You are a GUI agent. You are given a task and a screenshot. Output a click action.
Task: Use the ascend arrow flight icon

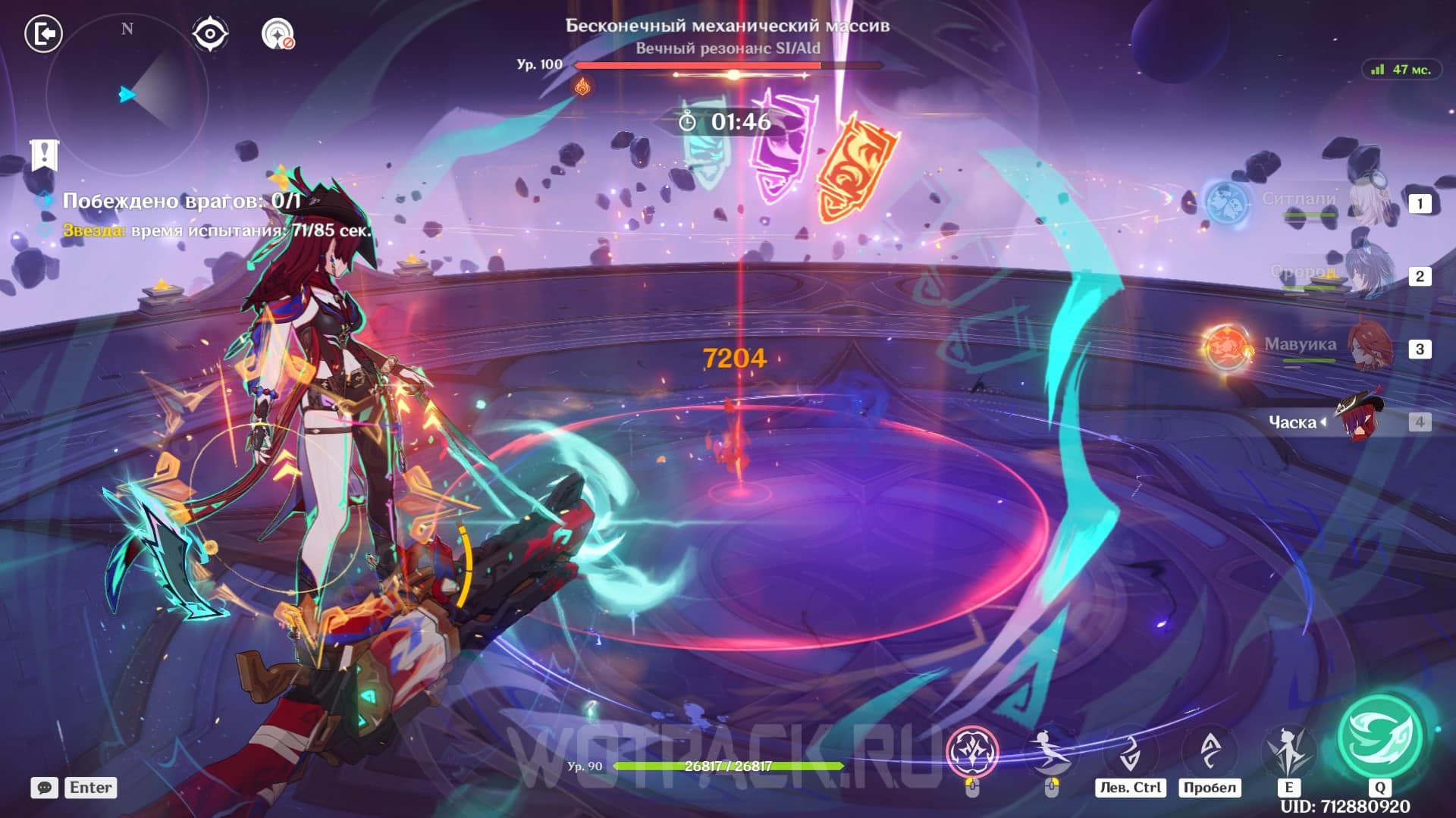(x=1210, y=751)
